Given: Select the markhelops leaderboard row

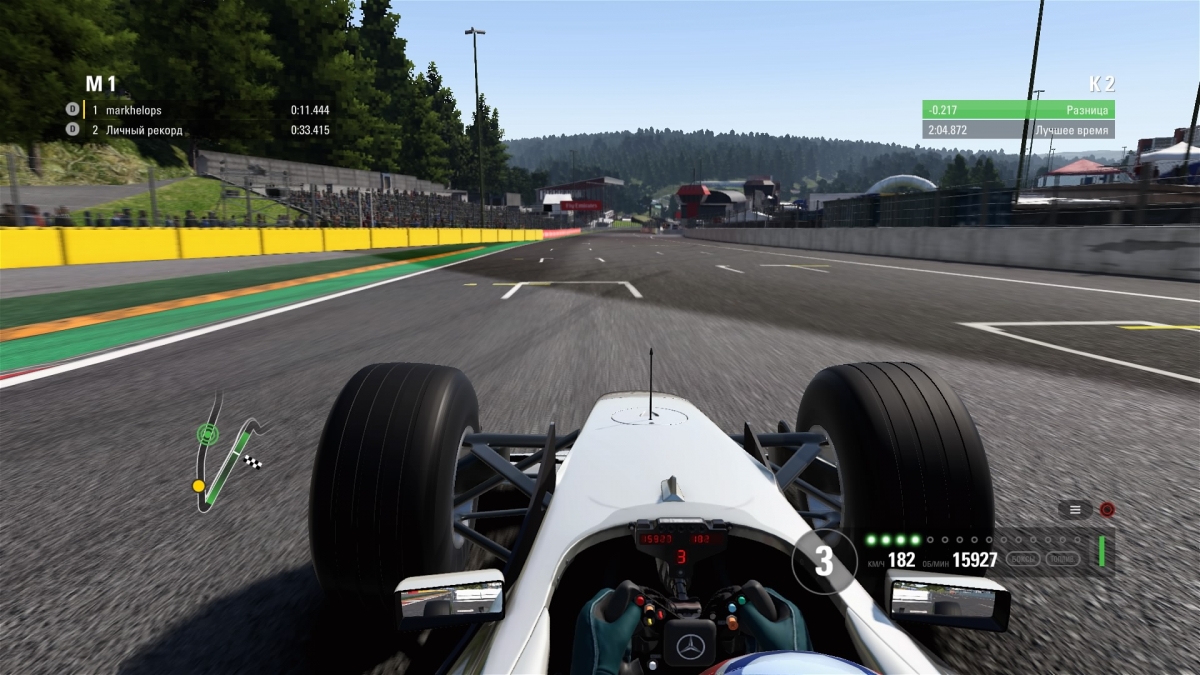Looking at the screenshot, I should tap(198, 110).
